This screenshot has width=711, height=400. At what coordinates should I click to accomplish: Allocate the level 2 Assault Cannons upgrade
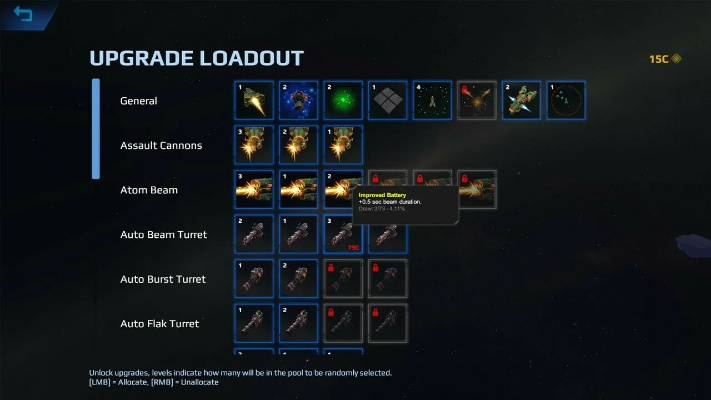[298, 145]
